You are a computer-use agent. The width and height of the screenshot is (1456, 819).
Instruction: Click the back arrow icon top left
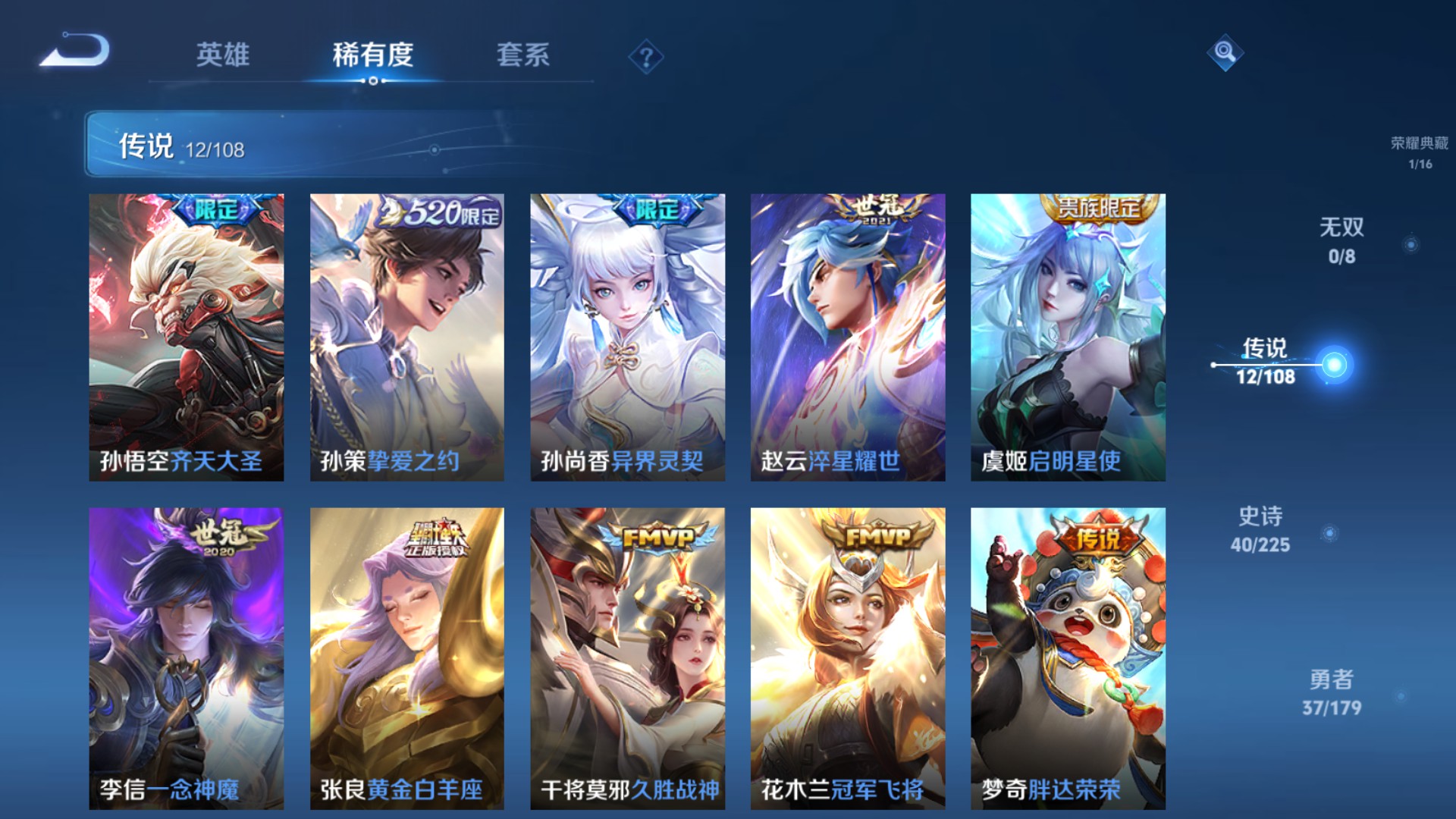pos(76,53)
